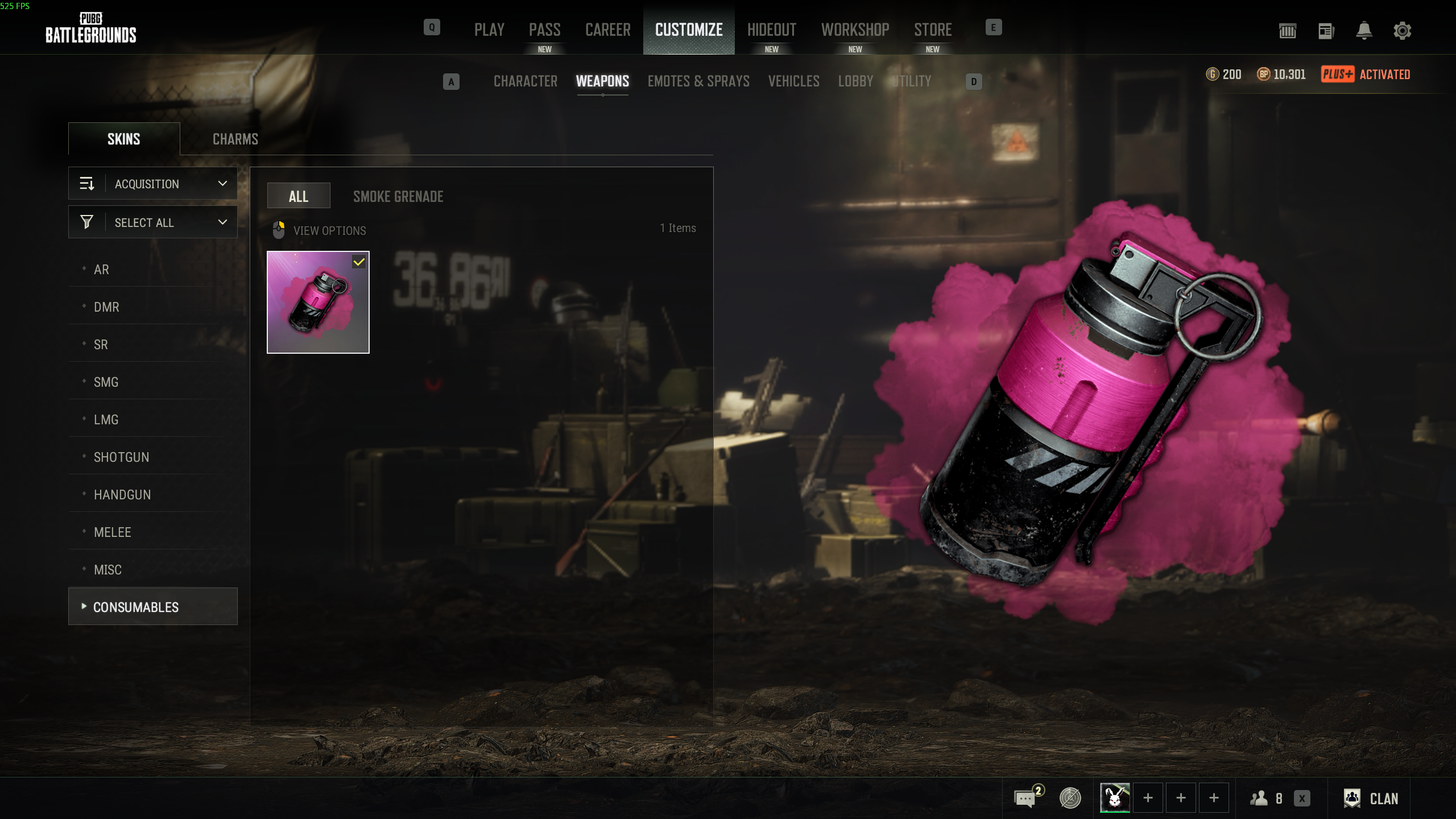
Task: Show the Melee skins category
Action: 113,532
